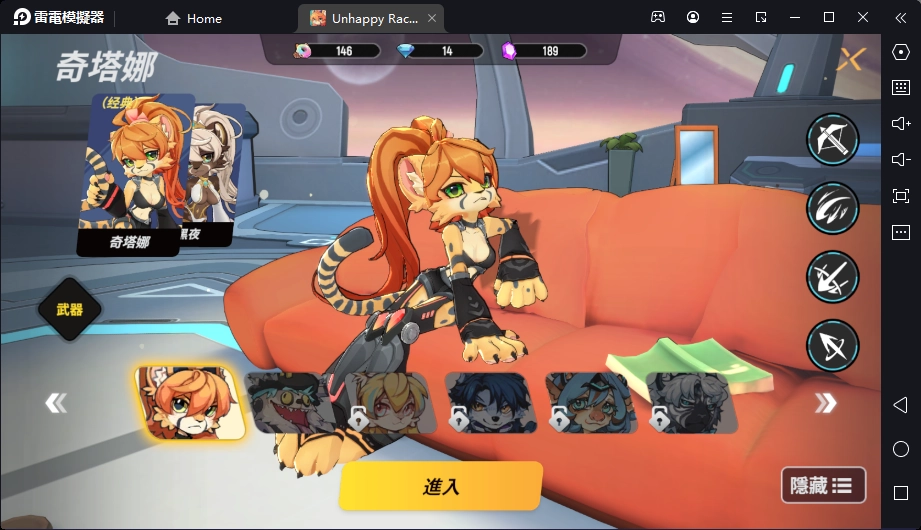Open the 武器 weapon menu

[70, 309]
